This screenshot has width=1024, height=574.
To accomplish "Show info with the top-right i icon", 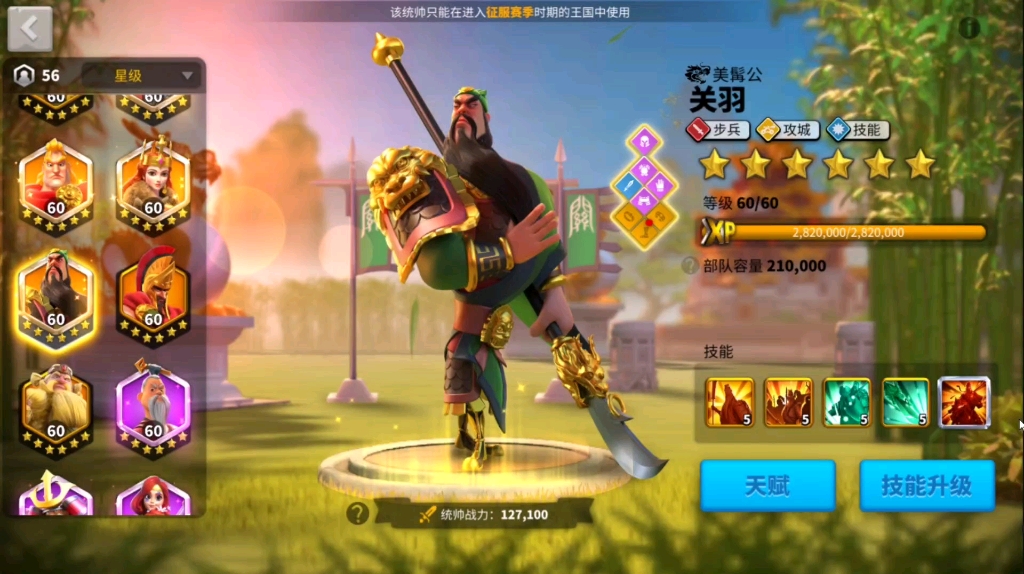I will (969, 28).
